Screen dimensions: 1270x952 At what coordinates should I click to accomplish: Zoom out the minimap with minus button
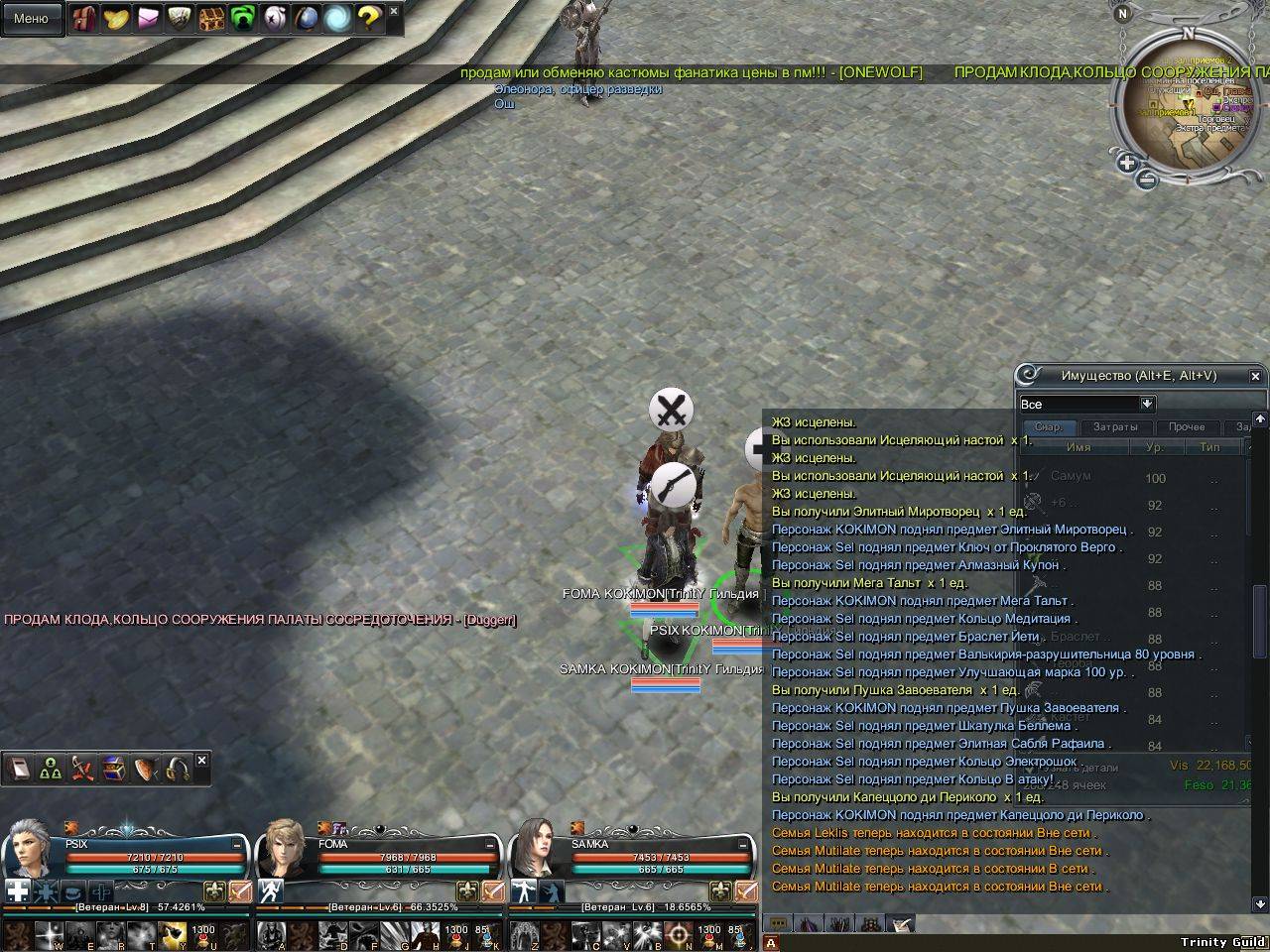pos(1146,180)
